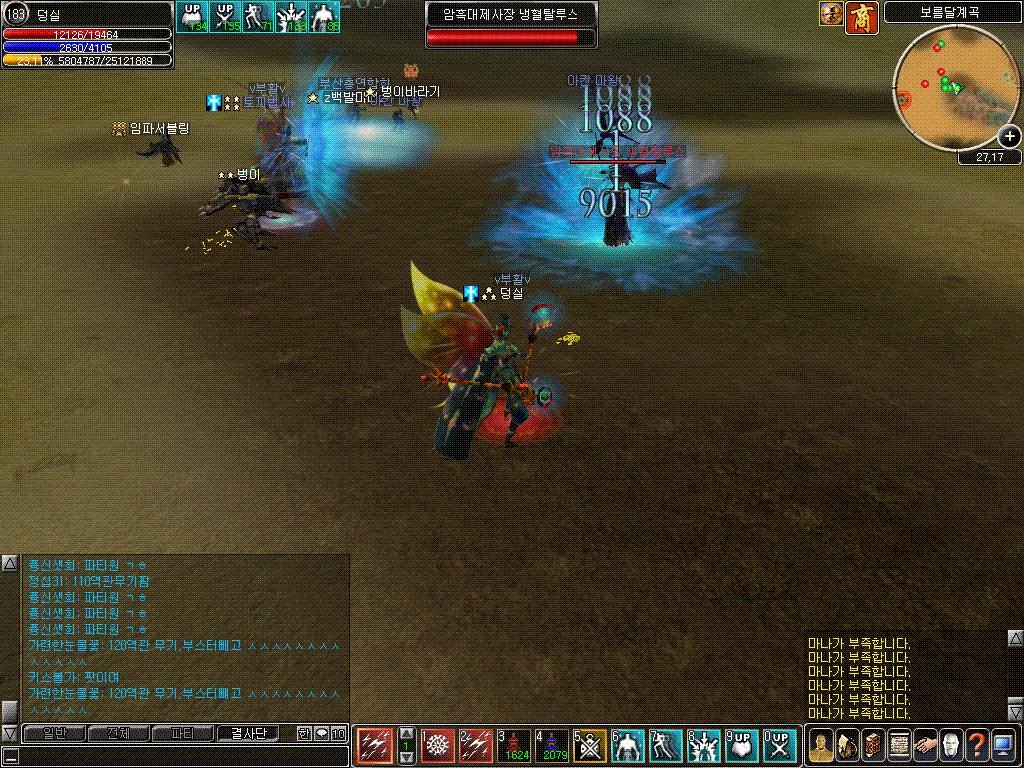Activate the snowflake skill in slot 1
The width and height of the screenshot is (1024, 768).
(x=439, y=745)
